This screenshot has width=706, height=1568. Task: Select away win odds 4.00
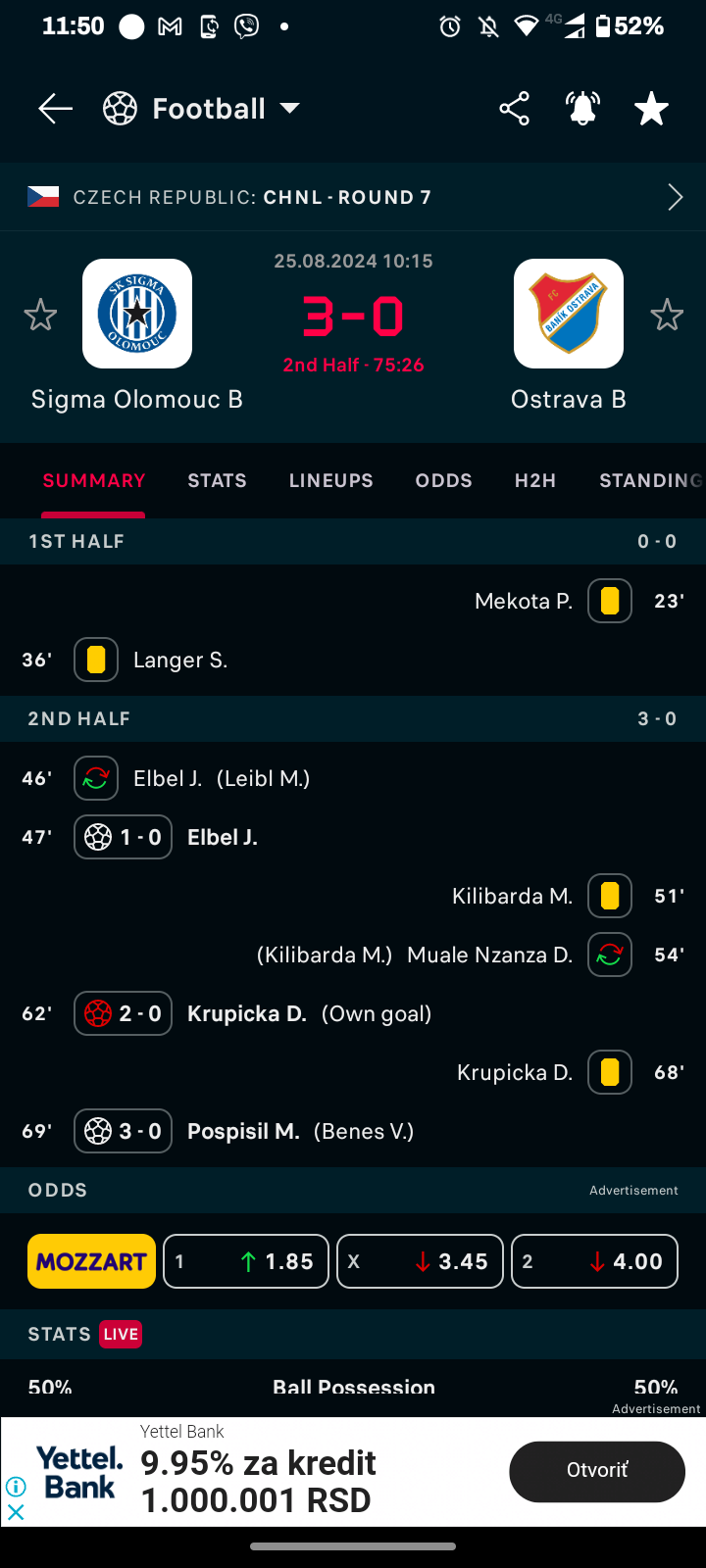point(594,1261)
